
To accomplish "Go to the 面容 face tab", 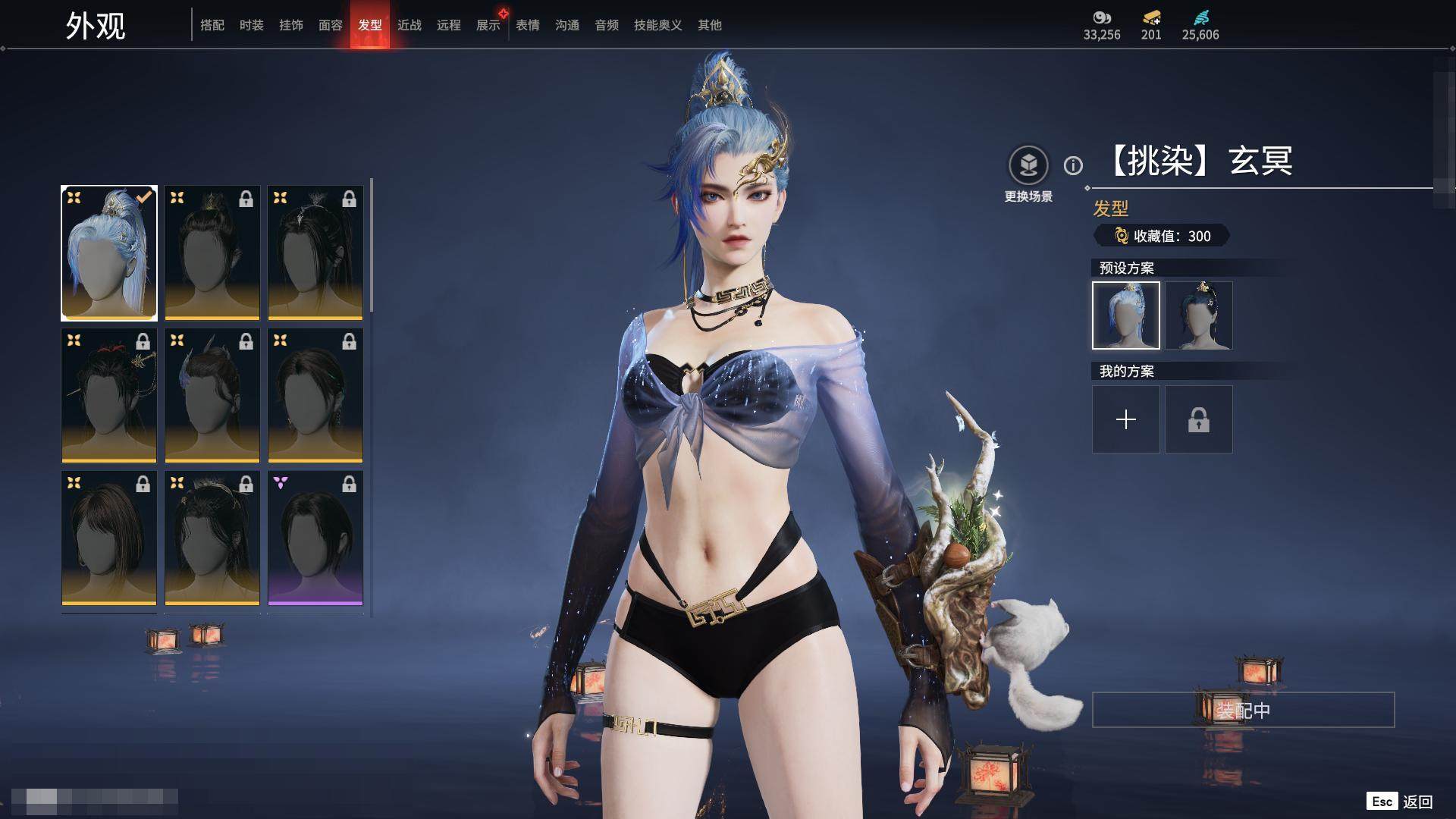I will (331, 25).
